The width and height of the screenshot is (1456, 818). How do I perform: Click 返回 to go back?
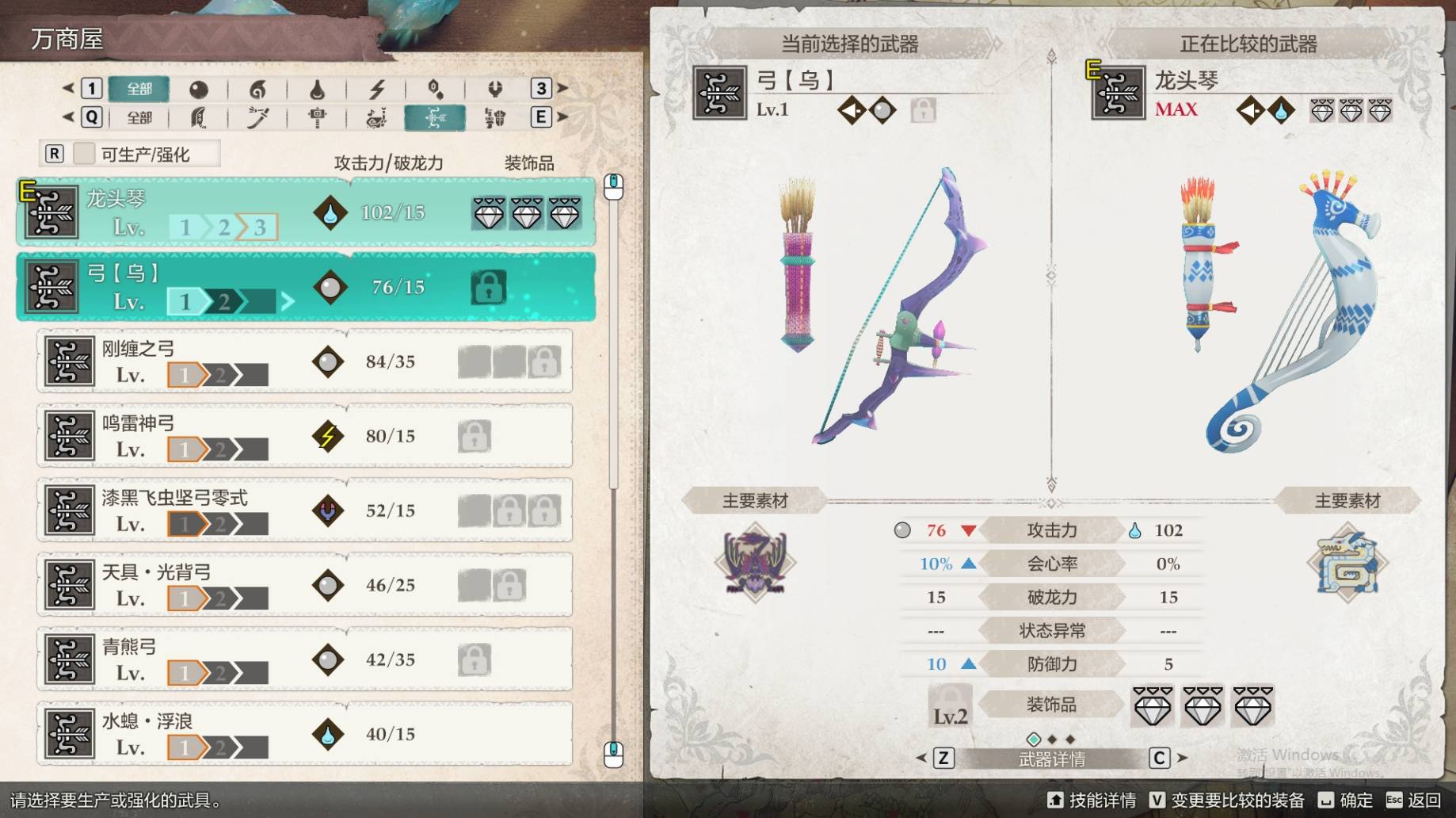[1414, 801]
